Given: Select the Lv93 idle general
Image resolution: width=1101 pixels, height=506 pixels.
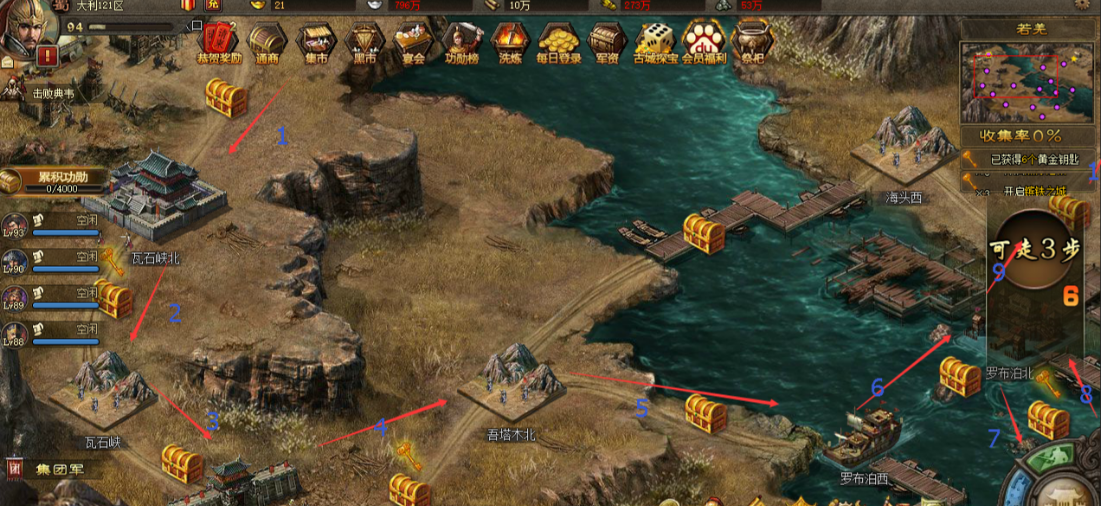Looking at the screenshot, I should click(14, 226).
